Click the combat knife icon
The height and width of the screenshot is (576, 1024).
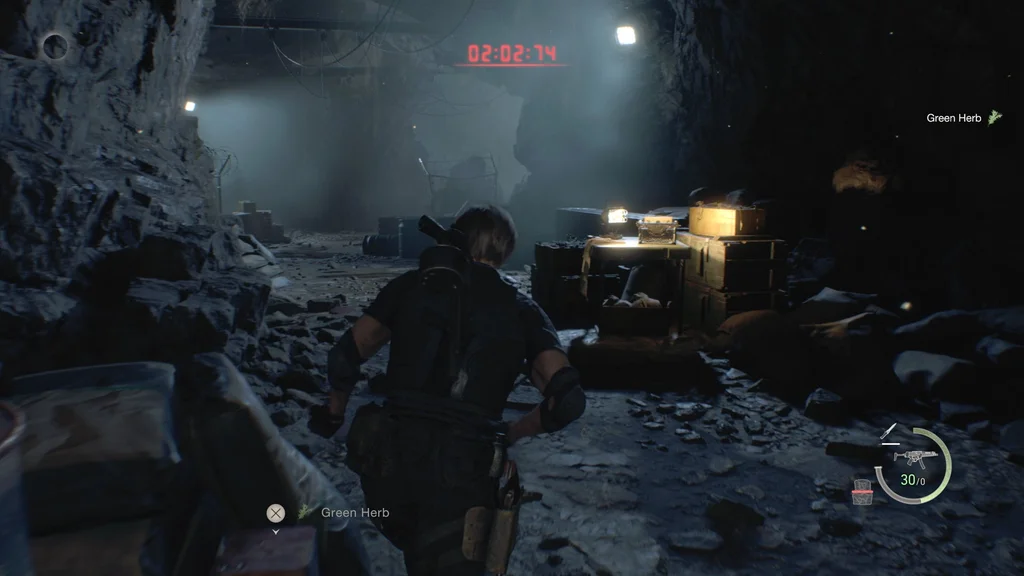point(888,433)
